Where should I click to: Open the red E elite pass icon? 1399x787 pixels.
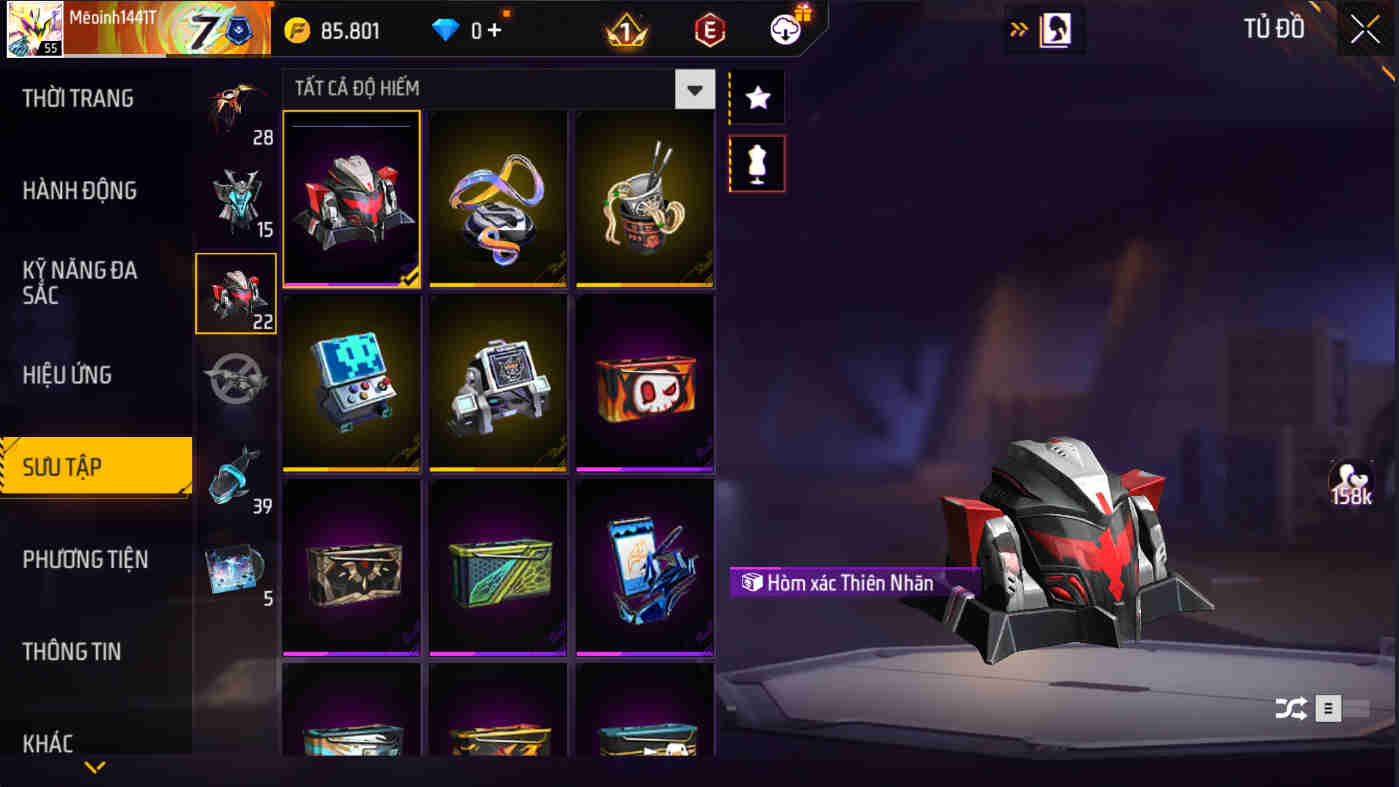pyautogui.click(x=706, y=29)
